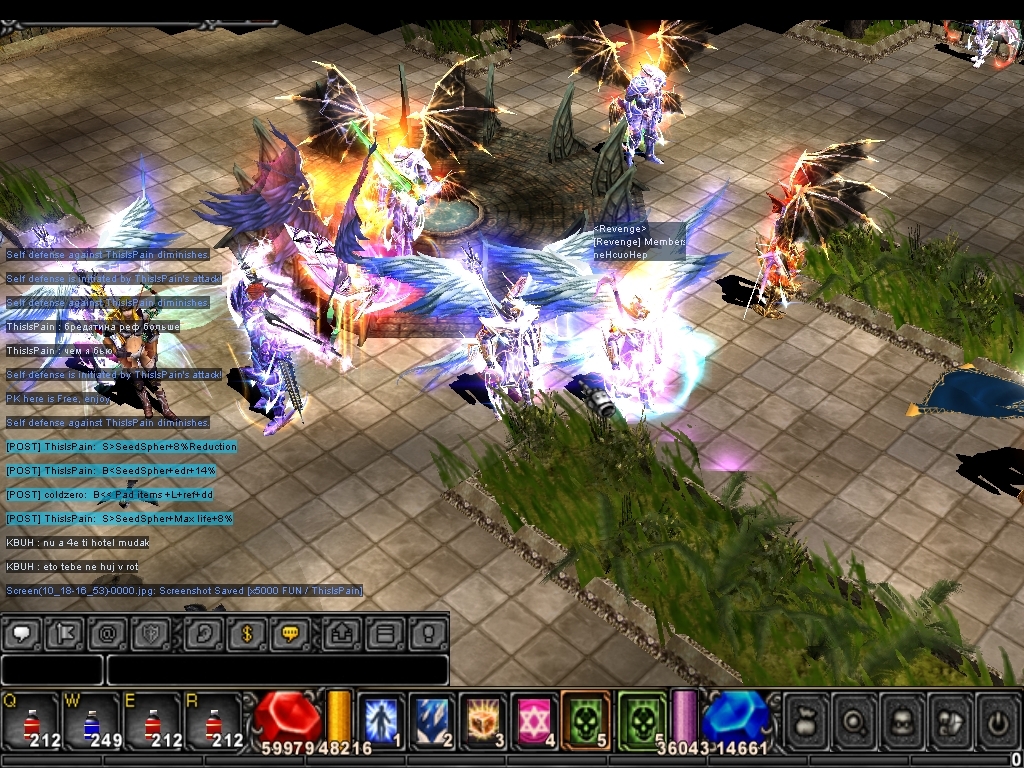Focus the long chat message input box

pos(277,670)
